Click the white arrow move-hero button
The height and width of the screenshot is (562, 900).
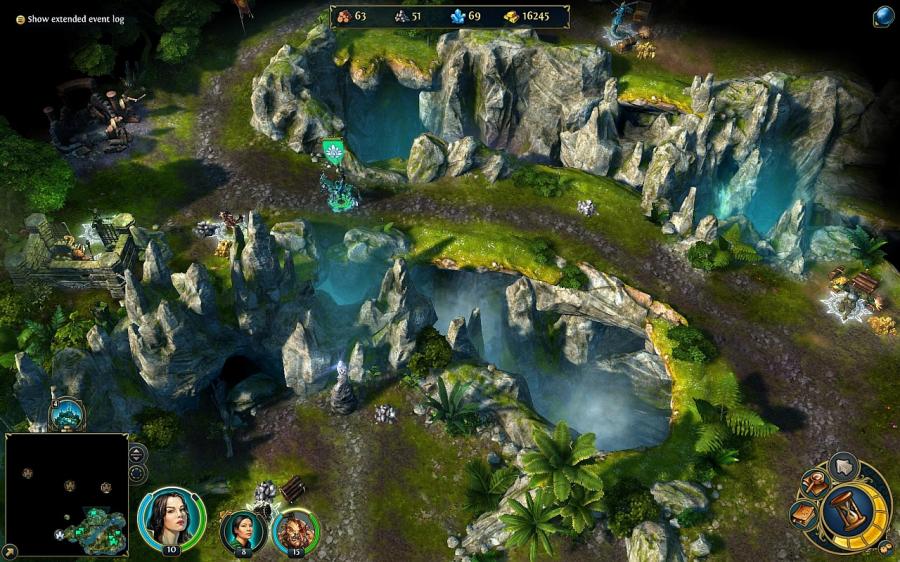(844, 465)
